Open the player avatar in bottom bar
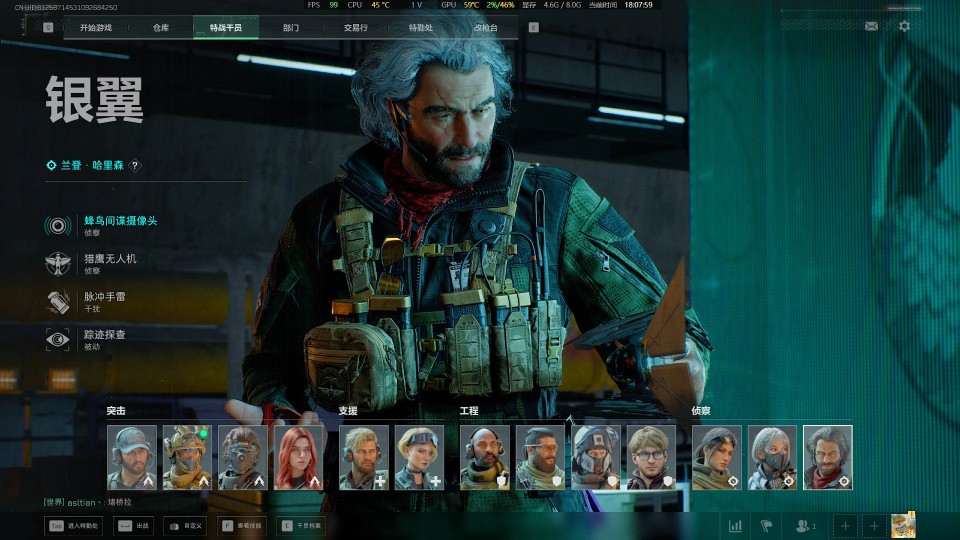 [x=903, y=525]
